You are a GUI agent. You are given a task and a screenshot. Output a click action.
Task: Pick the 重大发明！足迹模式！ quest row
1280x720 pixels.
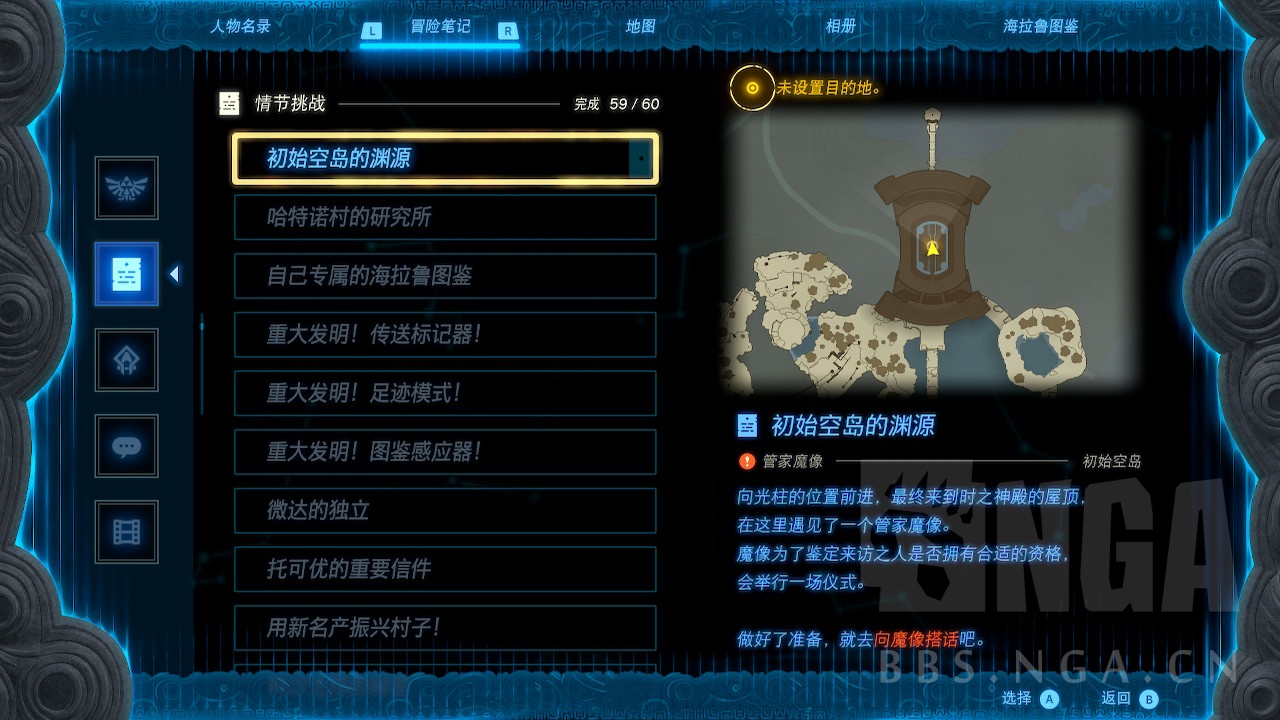(x=445, y=393)
